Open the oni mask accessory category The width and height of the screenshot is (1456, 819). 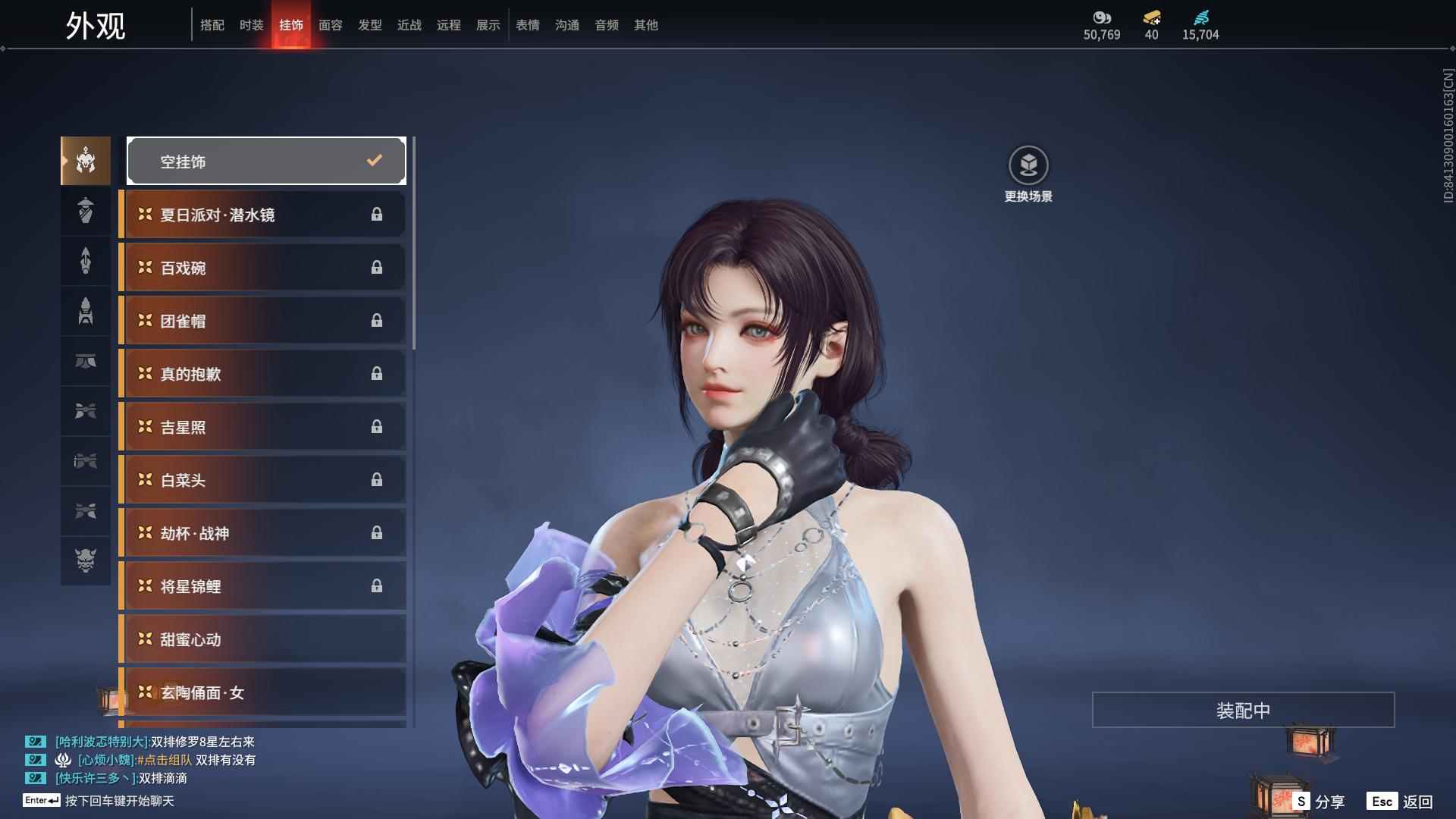tap(86, 560)
